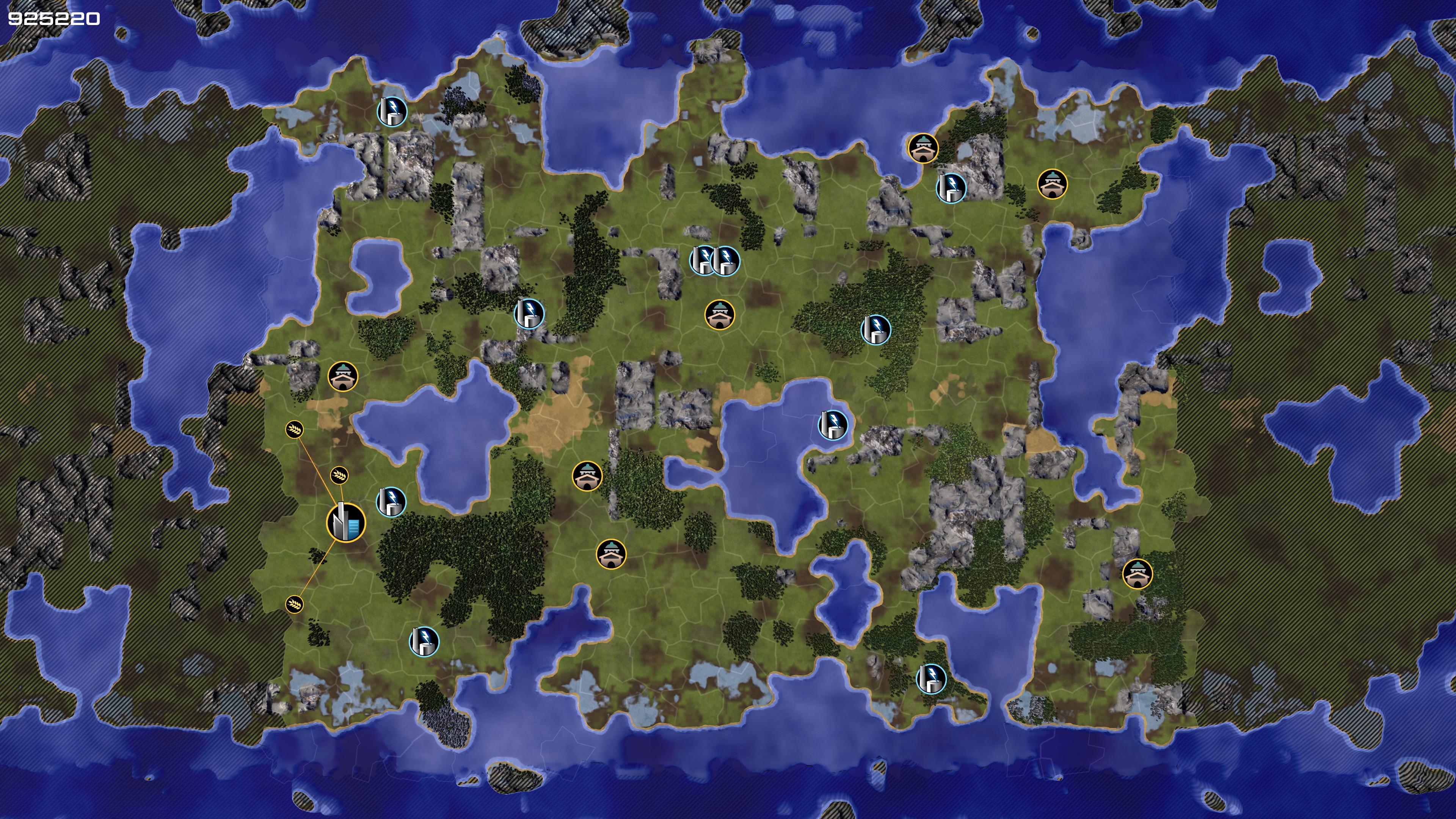This screenshot has height=819, width=1456.
Task: Select the lightning marker on the lake shore
Action: [x=833, y=425]
